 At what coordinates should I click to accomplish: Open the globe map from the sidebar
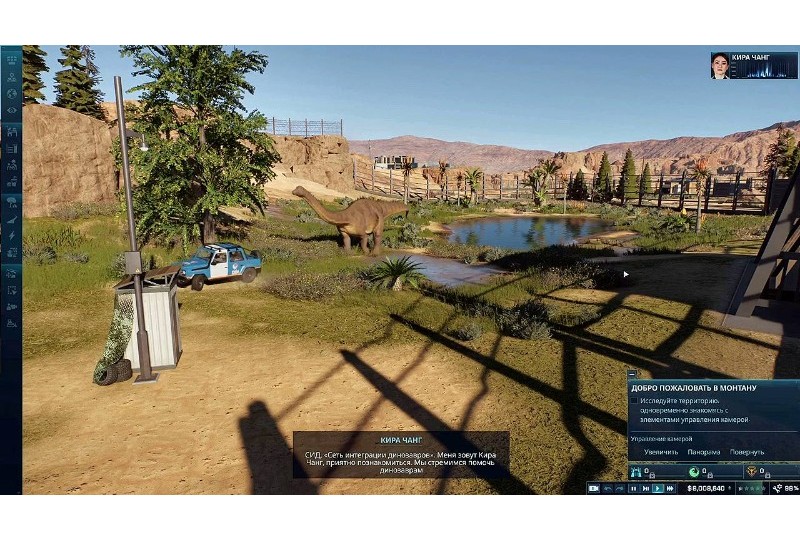(x=11, y=93)
